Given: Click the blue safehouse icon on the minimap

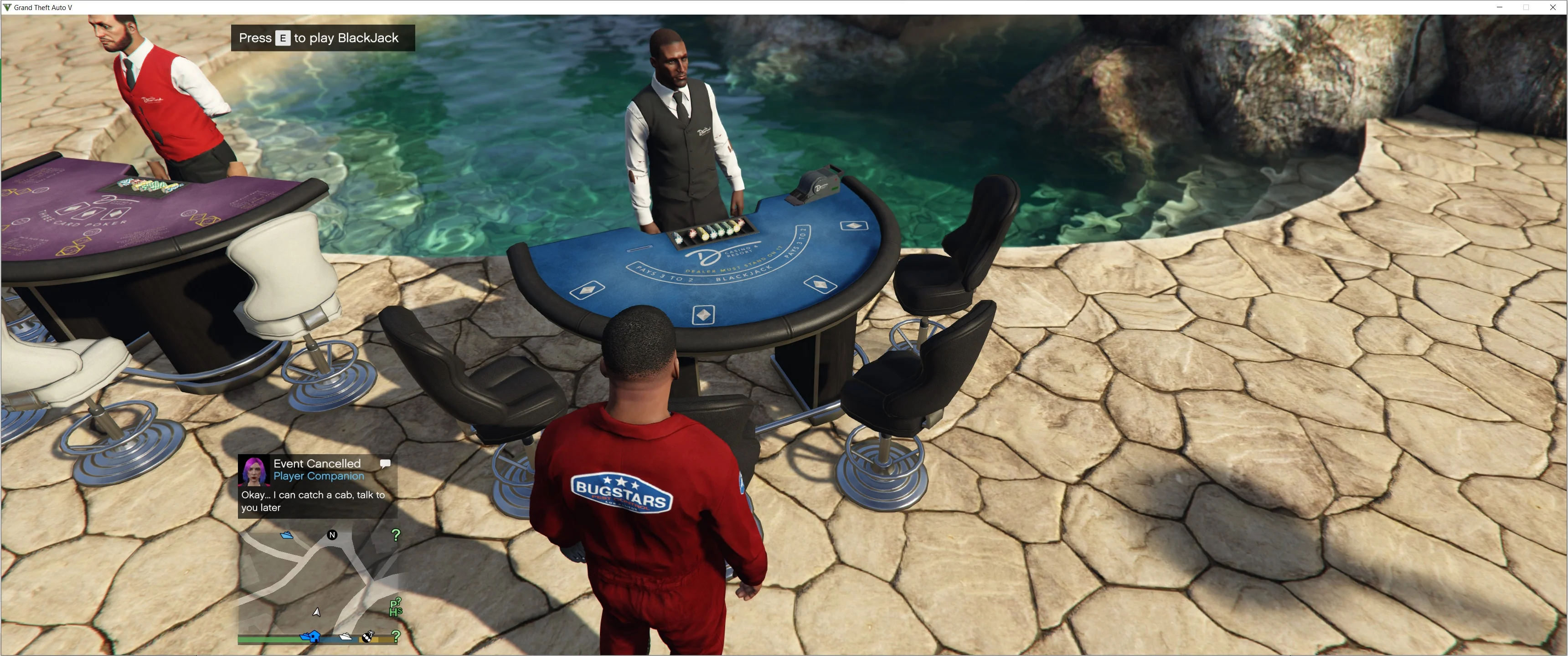Looking at the screenshot, I should click(315, 638).
